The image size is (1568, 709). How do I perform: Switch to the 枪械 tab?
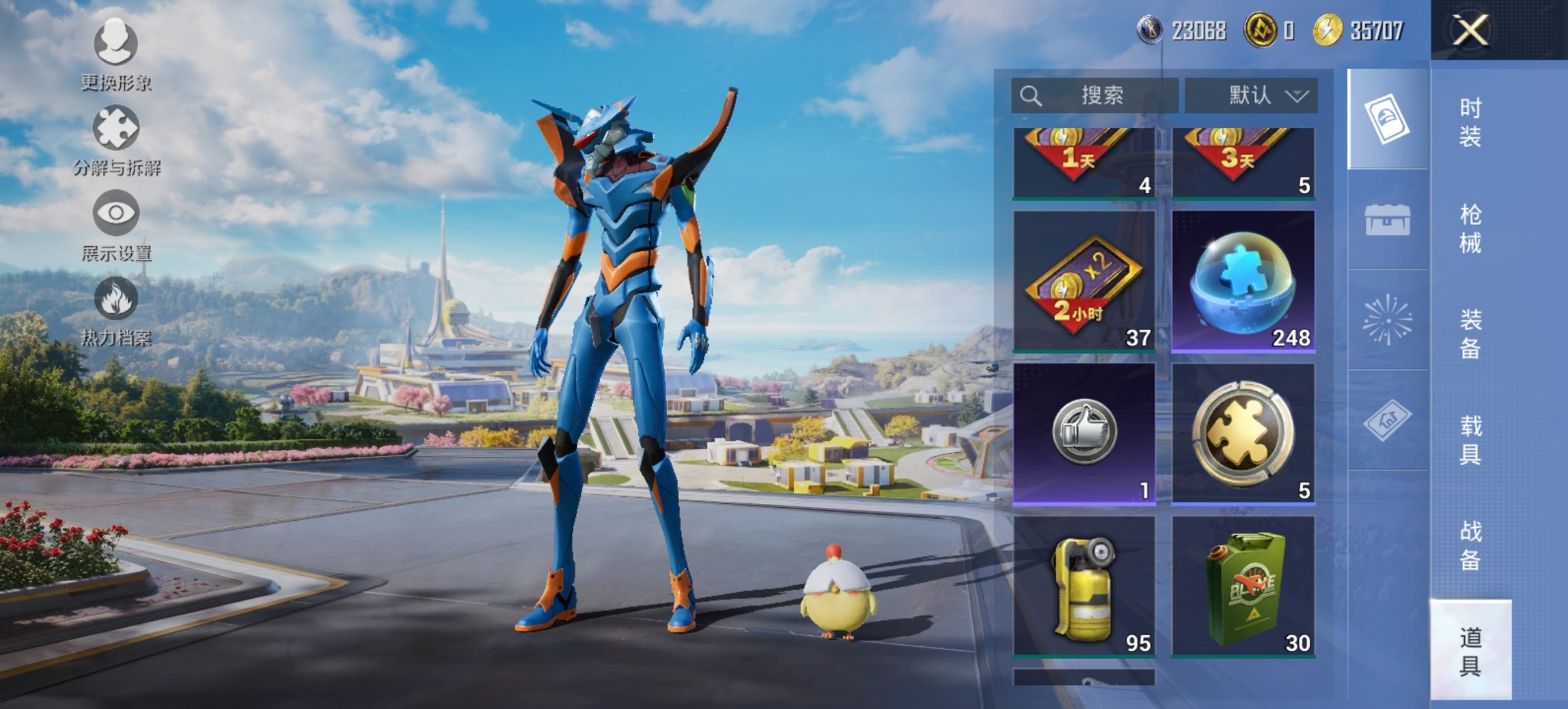click(x=1470, y=228)
